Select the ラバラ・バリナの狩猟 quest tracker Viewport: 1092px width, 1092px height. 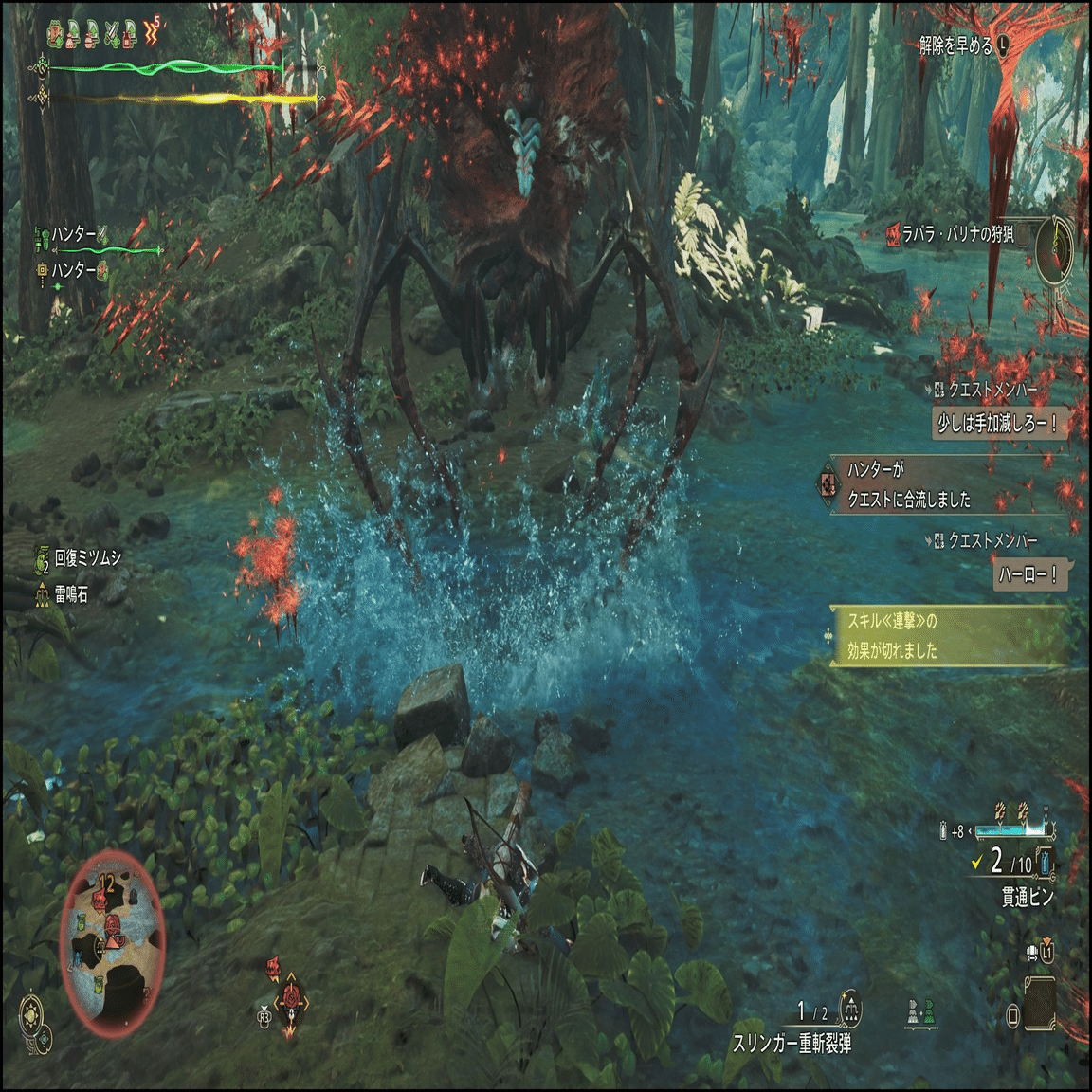957,234
